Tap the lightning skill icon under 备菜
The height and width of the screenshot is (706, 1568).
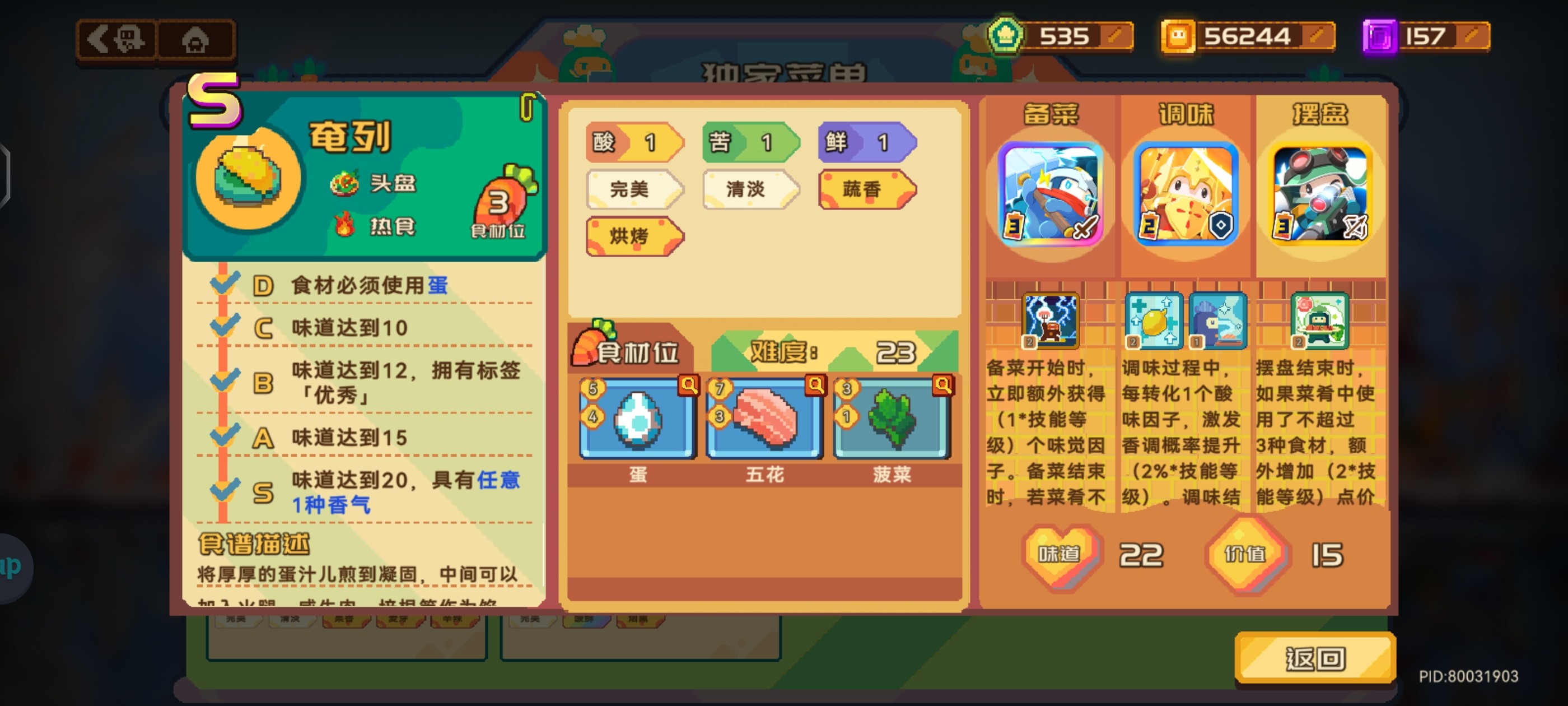(1050, 321)
